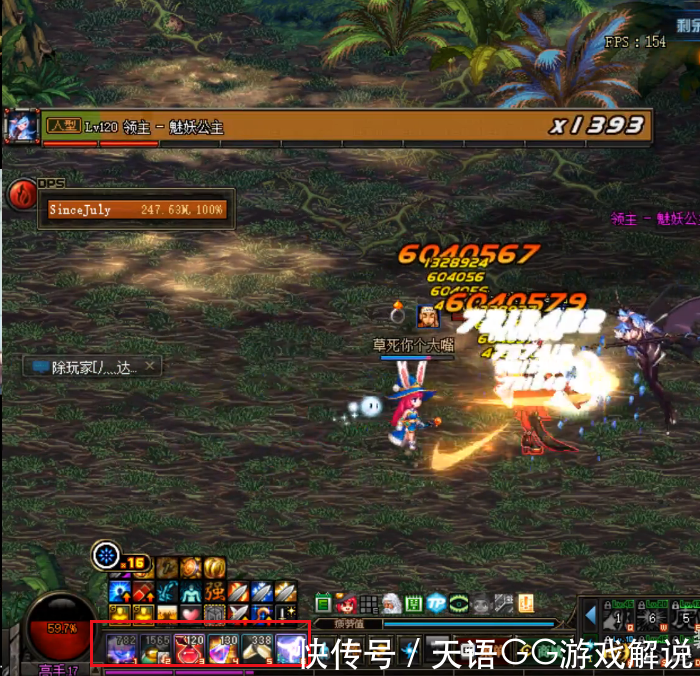Open the red-haired character menu icon
The height and width of the screenshot is (676, 700).
(347, 604)
